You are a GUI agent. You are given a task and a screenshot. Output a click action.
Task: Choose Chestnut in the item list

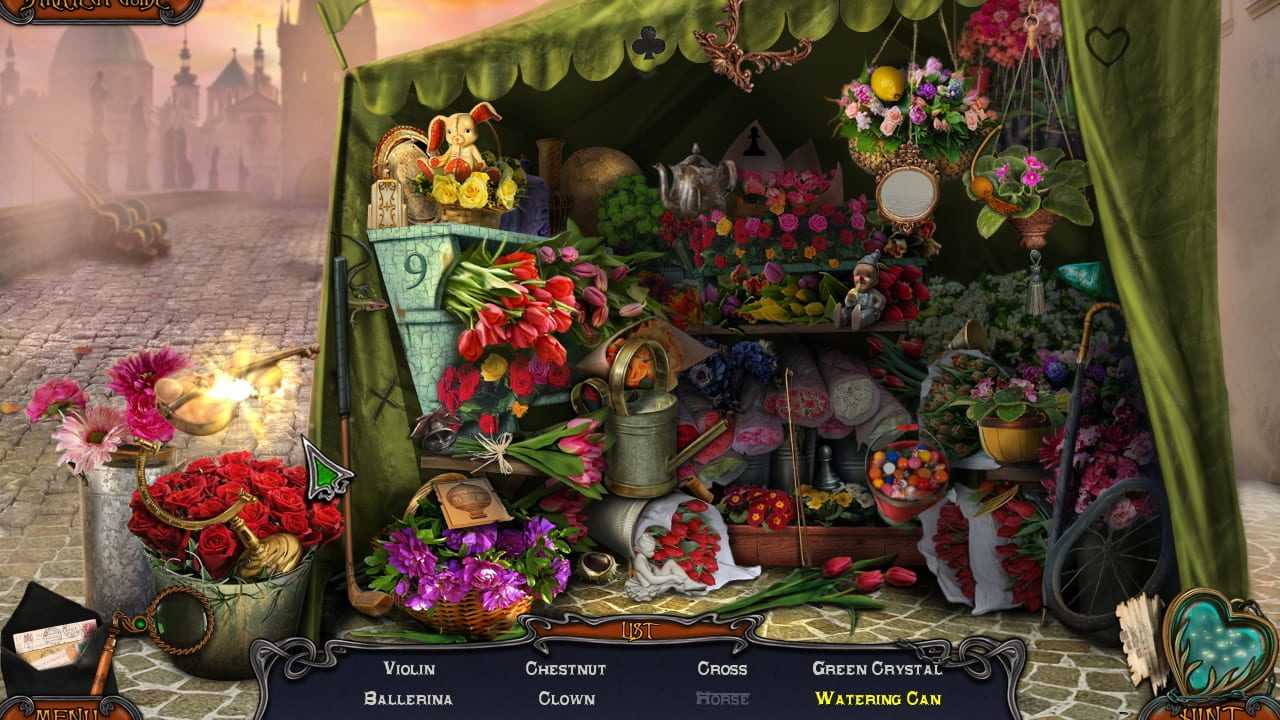[566, 669]
